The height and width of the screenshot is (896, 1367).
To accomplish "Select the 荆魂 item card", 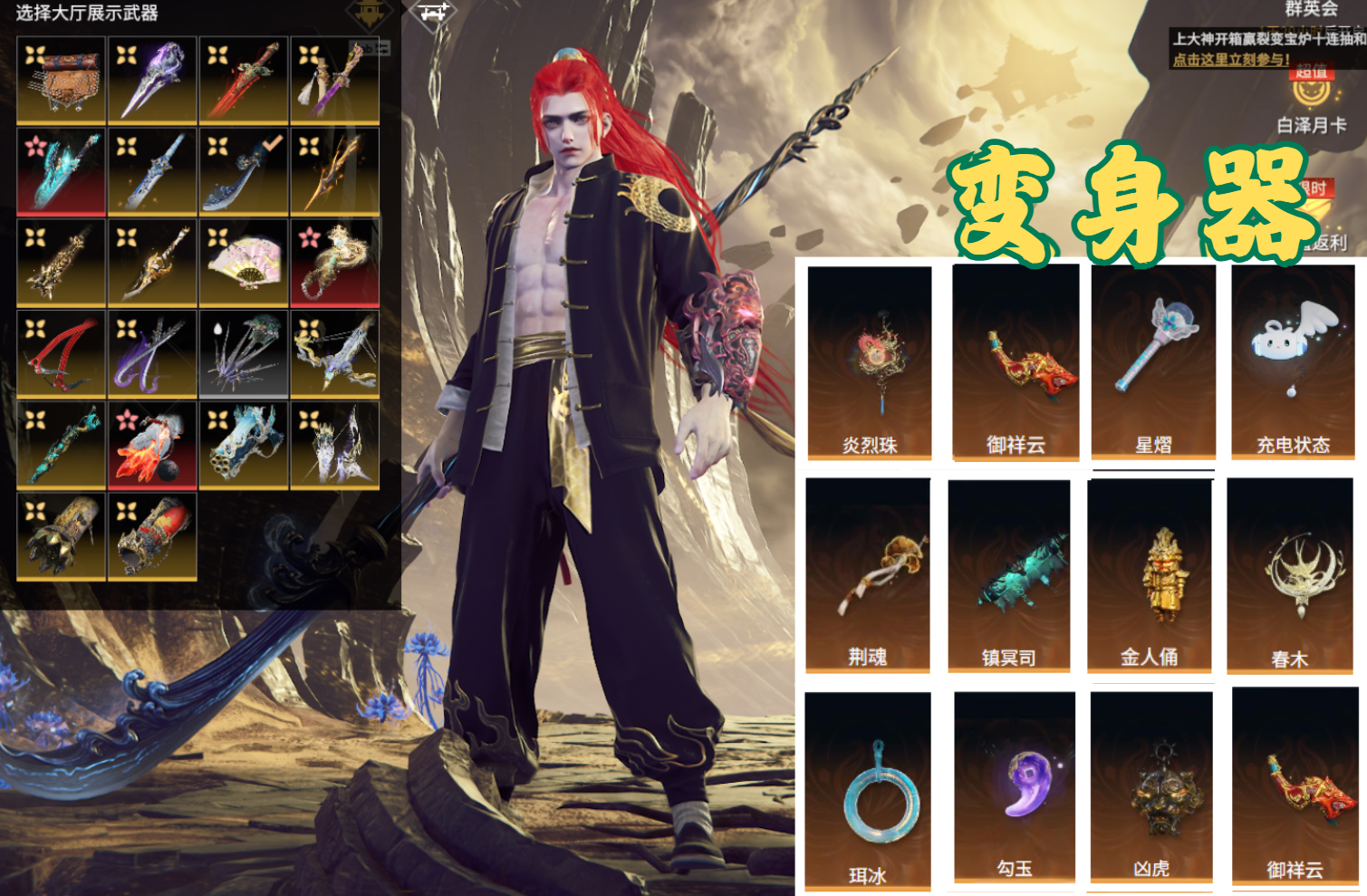I will 868,575.
